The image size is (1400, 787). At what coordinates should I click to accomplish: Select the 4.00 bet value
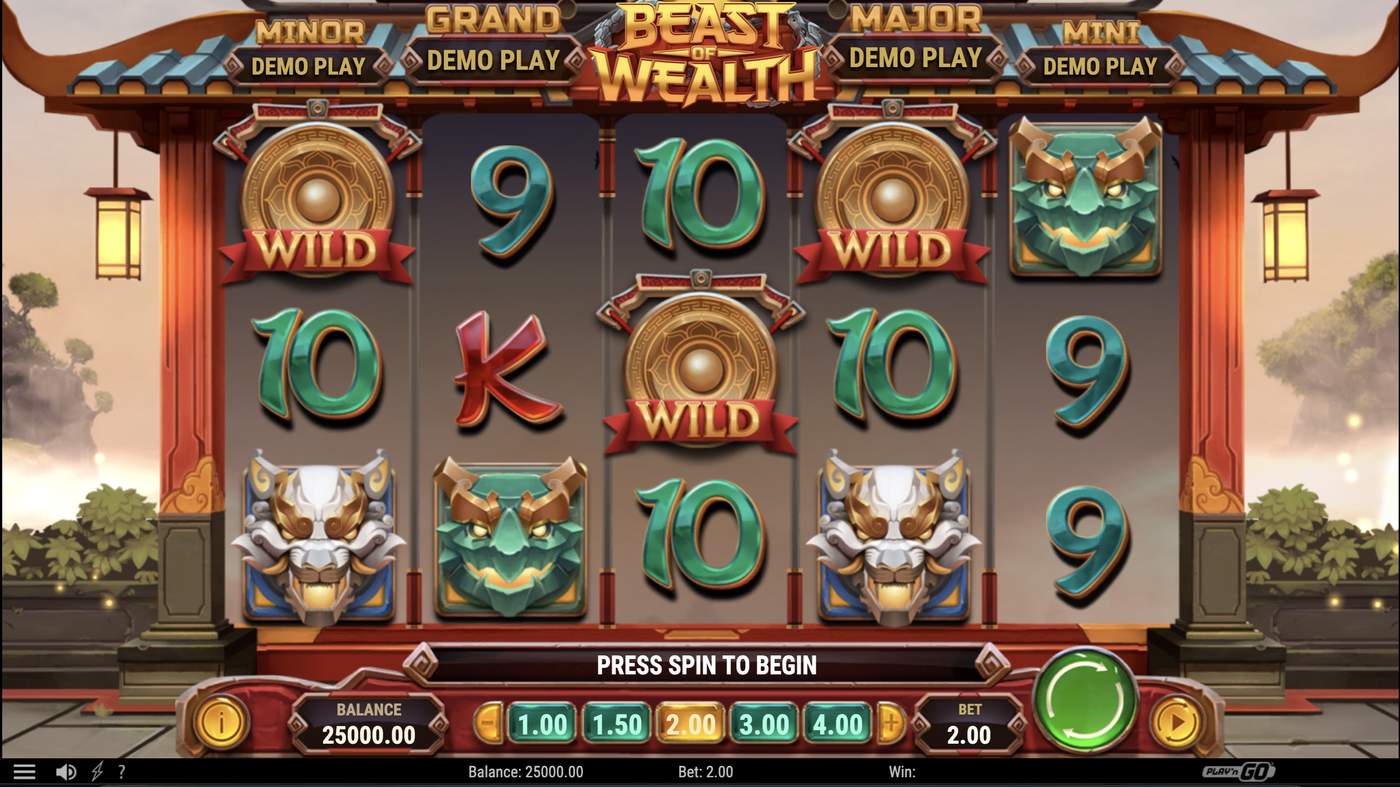[x=838, y=723]
